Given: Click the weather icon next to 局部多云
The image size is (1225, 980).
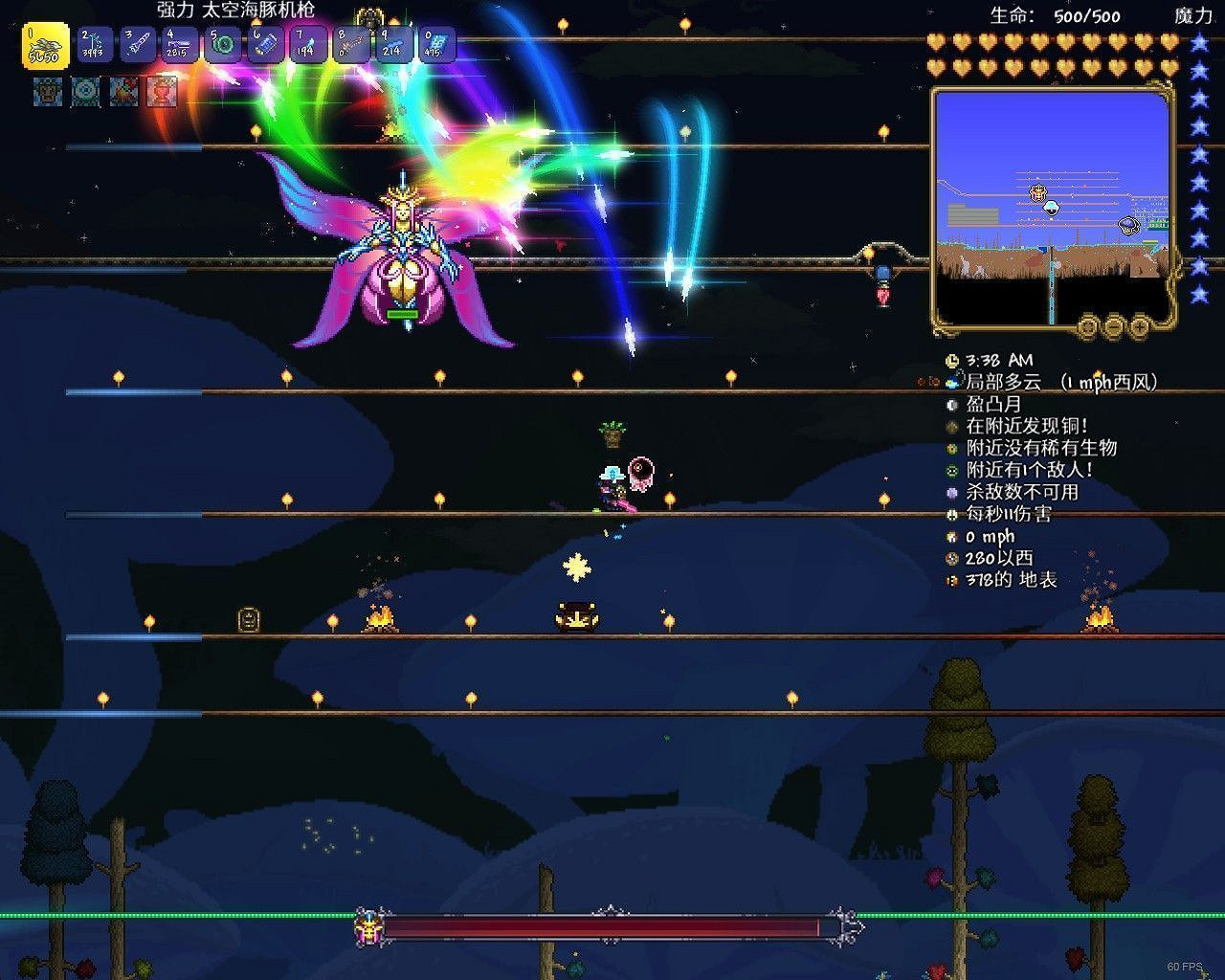Looking at the screenshot, I should (x=951, y=381).
